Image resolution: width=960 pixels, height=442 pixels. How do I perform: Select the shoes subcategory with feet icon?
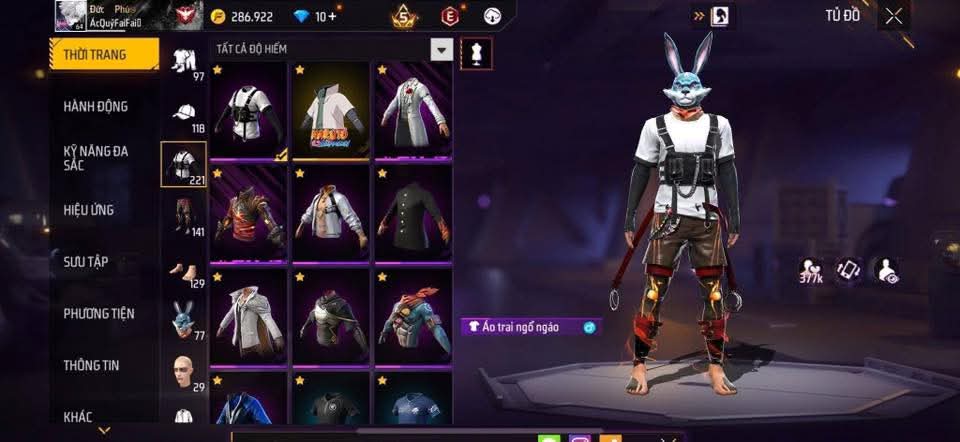[183, 270]
